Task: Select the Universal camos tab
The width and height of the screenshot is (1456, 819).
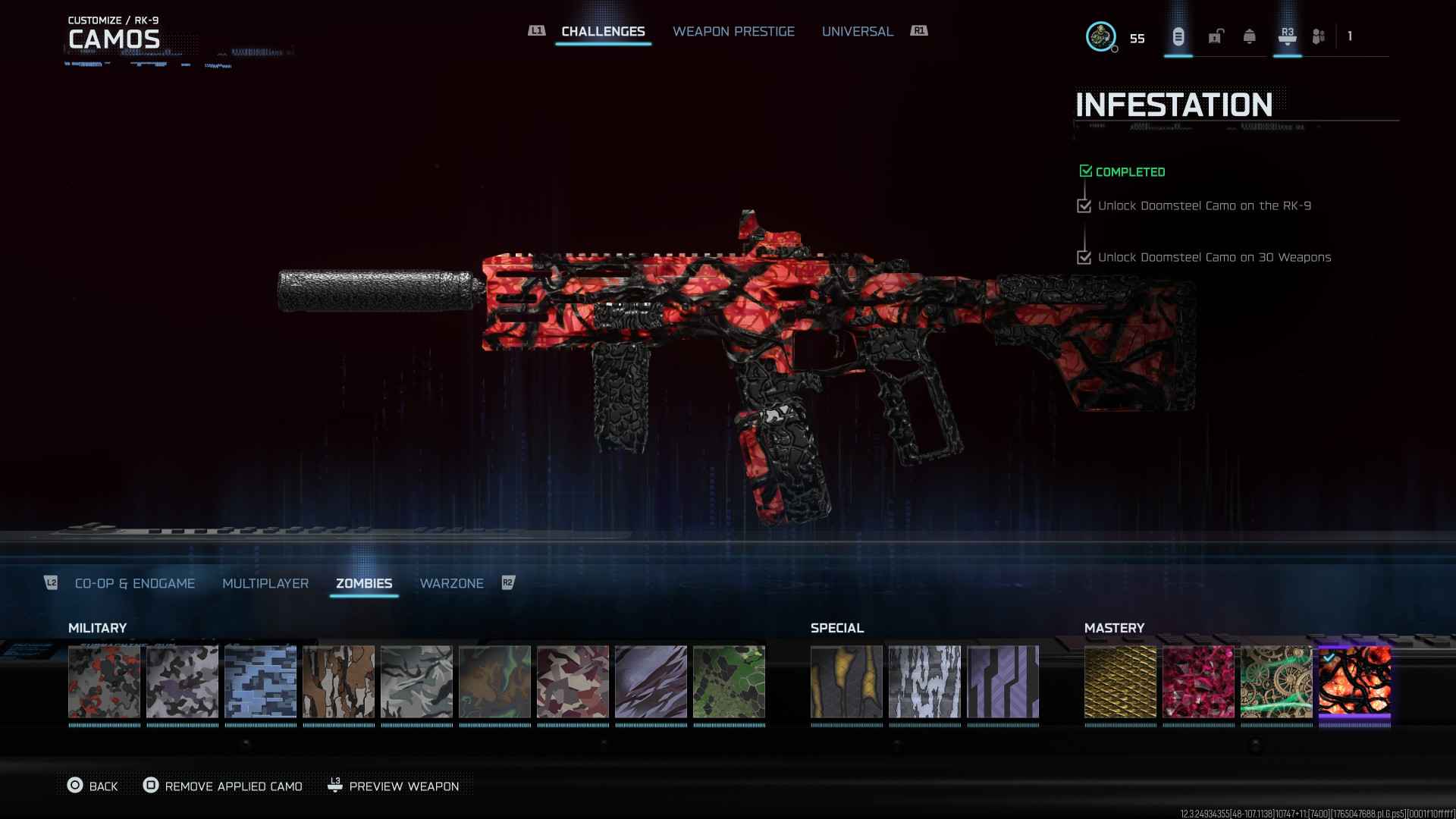Action: 857,31
